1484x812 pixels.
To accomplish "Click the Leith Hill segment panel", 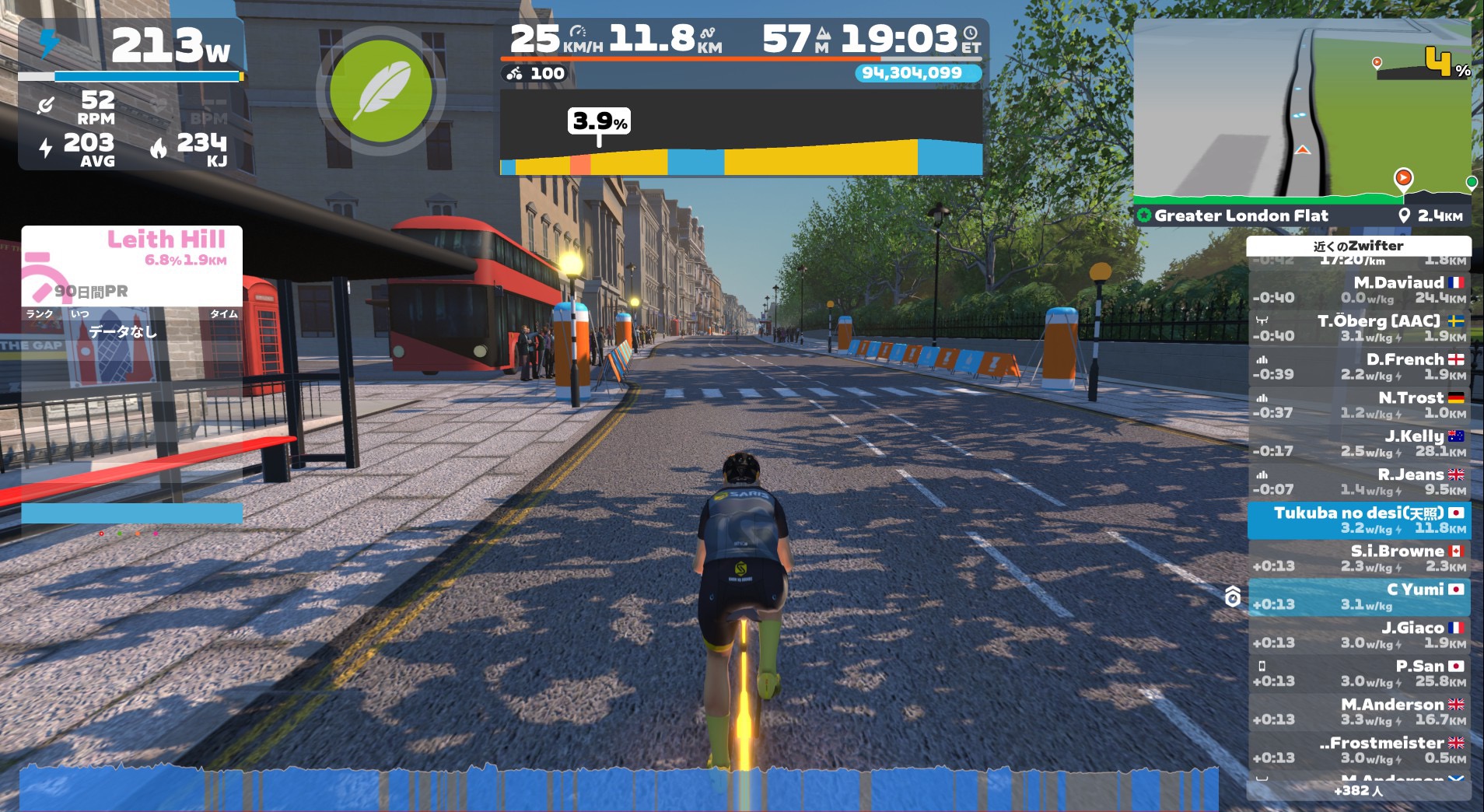I will [131, 266].
